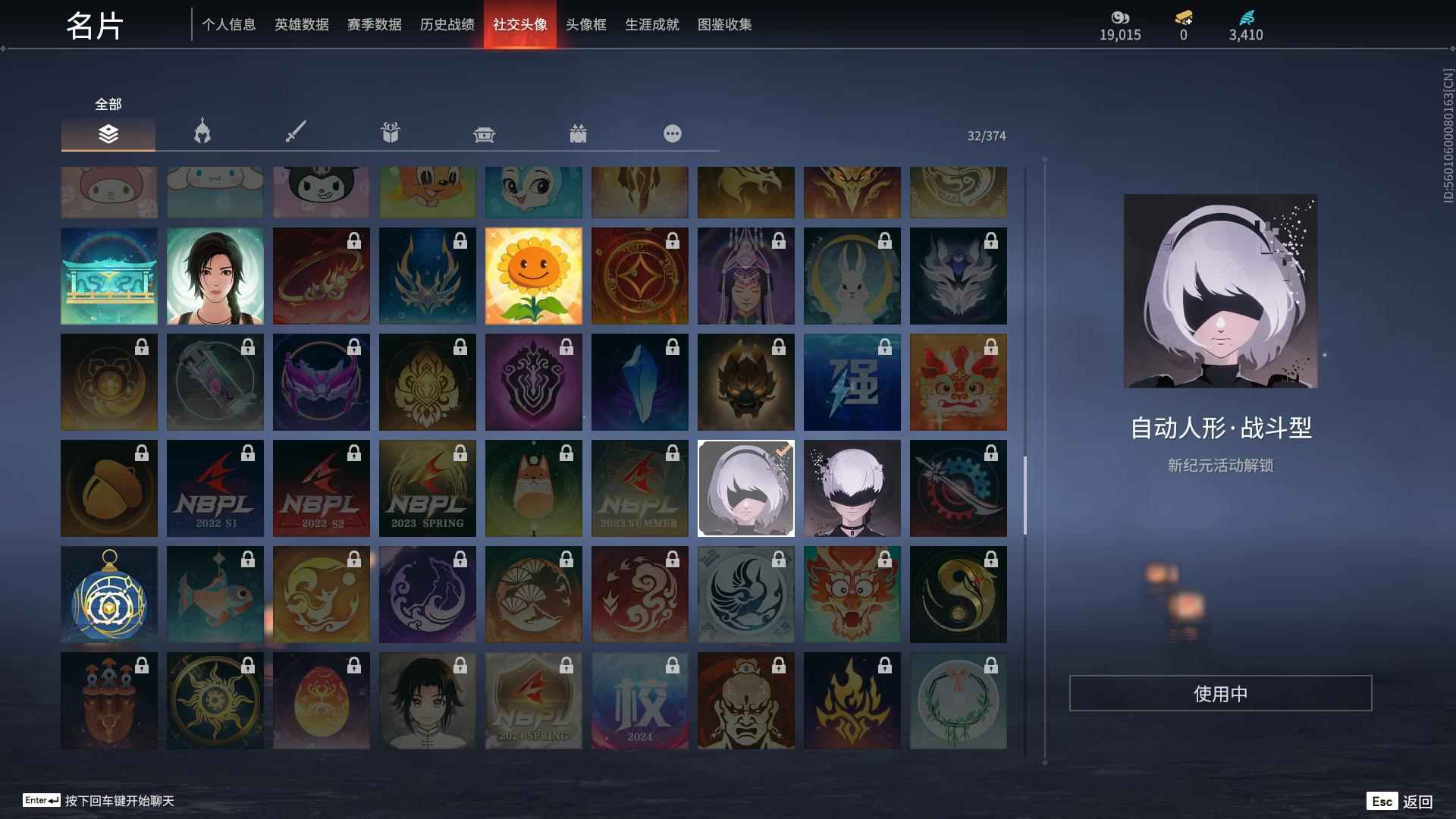Click the 使用中 button
The image size is (1456, 819).
(x=1220, y=692)
